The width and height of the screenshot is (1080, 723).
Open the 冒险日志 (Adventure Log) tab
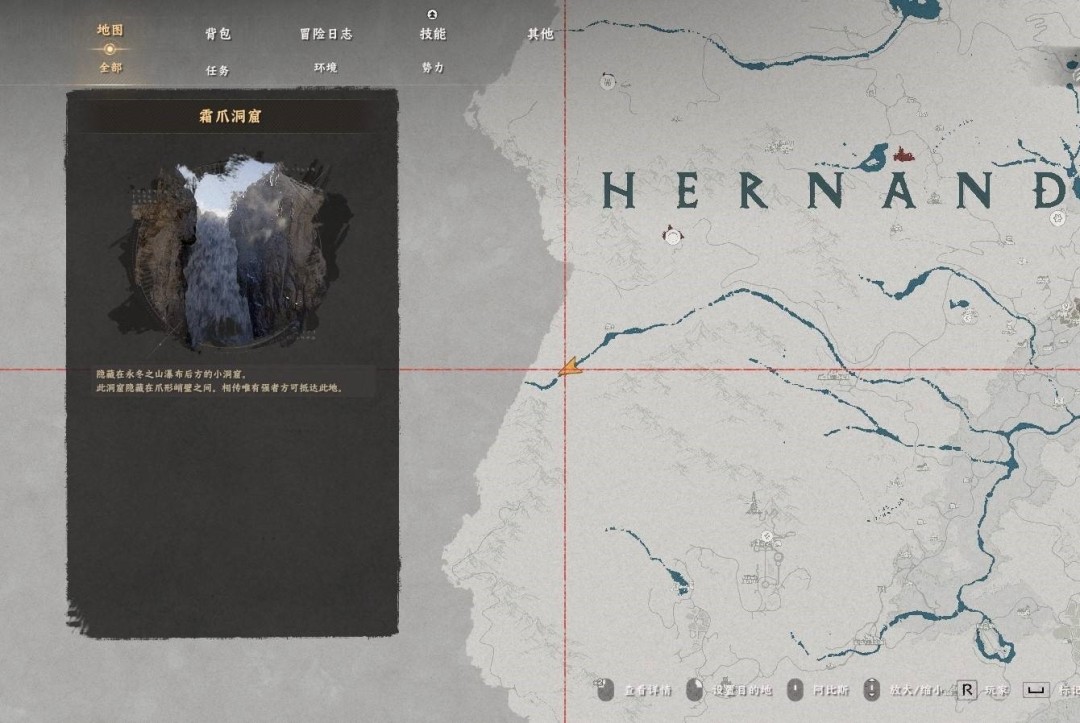pos(325,34)
